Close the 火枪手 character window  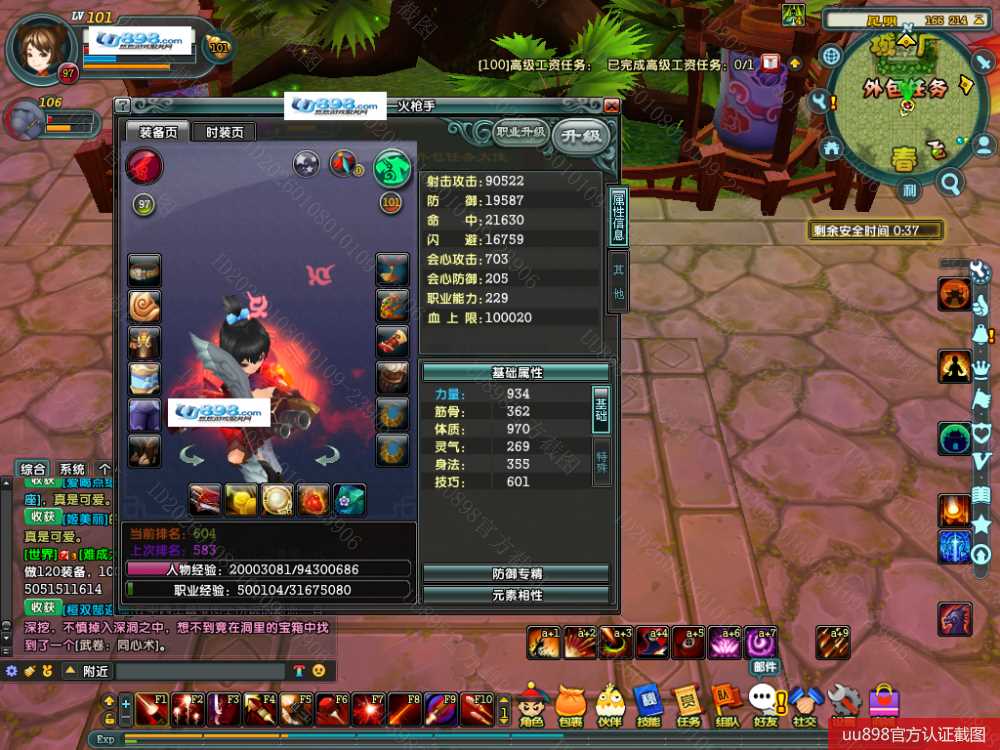(x=611, y=106)
